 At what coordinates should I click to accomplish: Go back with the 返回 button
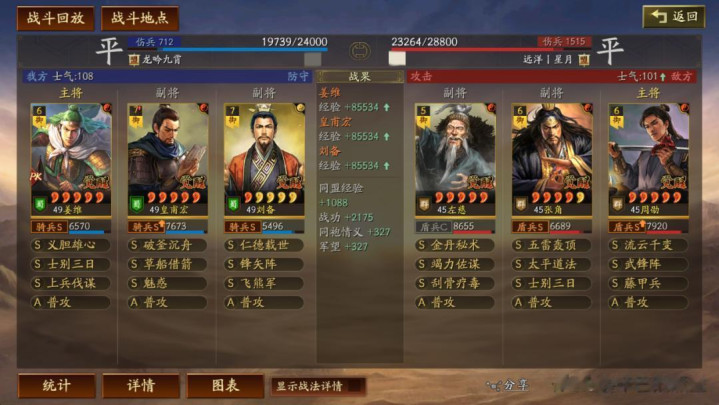point(673,17)
